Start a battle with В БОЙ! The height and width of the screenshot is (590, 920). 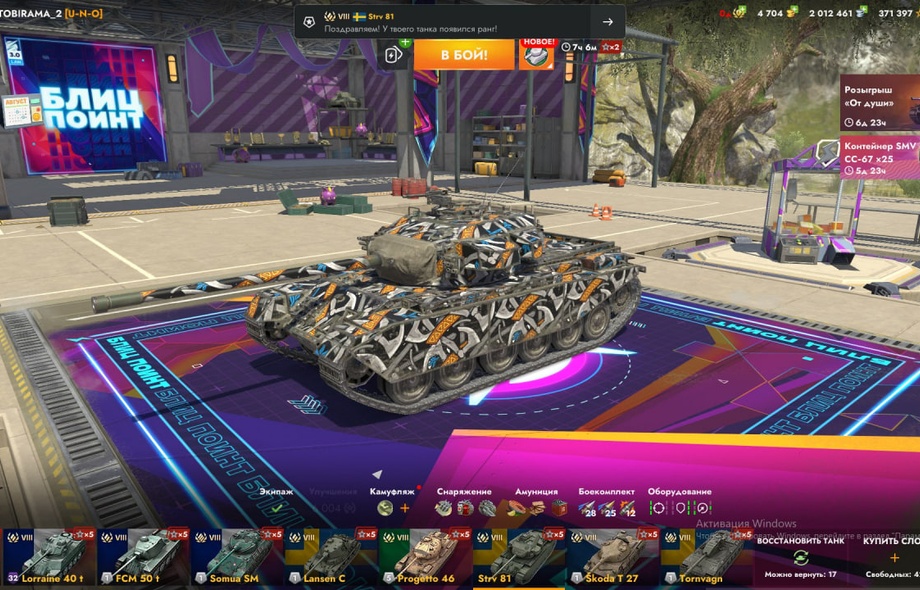[463, 54]
